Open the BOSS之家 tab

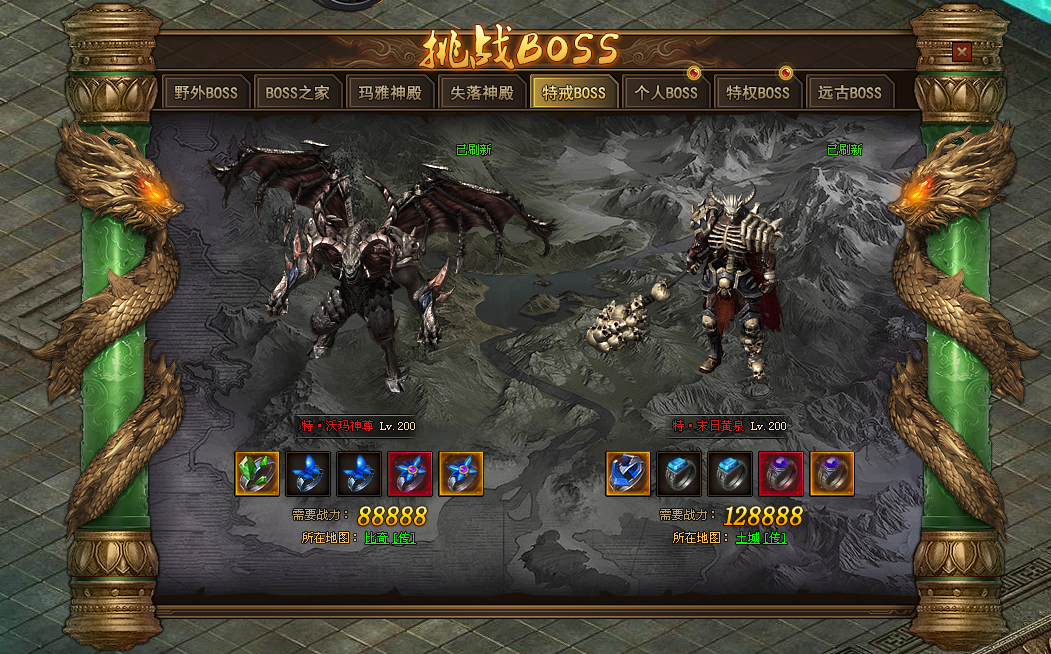[x=297, y=93]
